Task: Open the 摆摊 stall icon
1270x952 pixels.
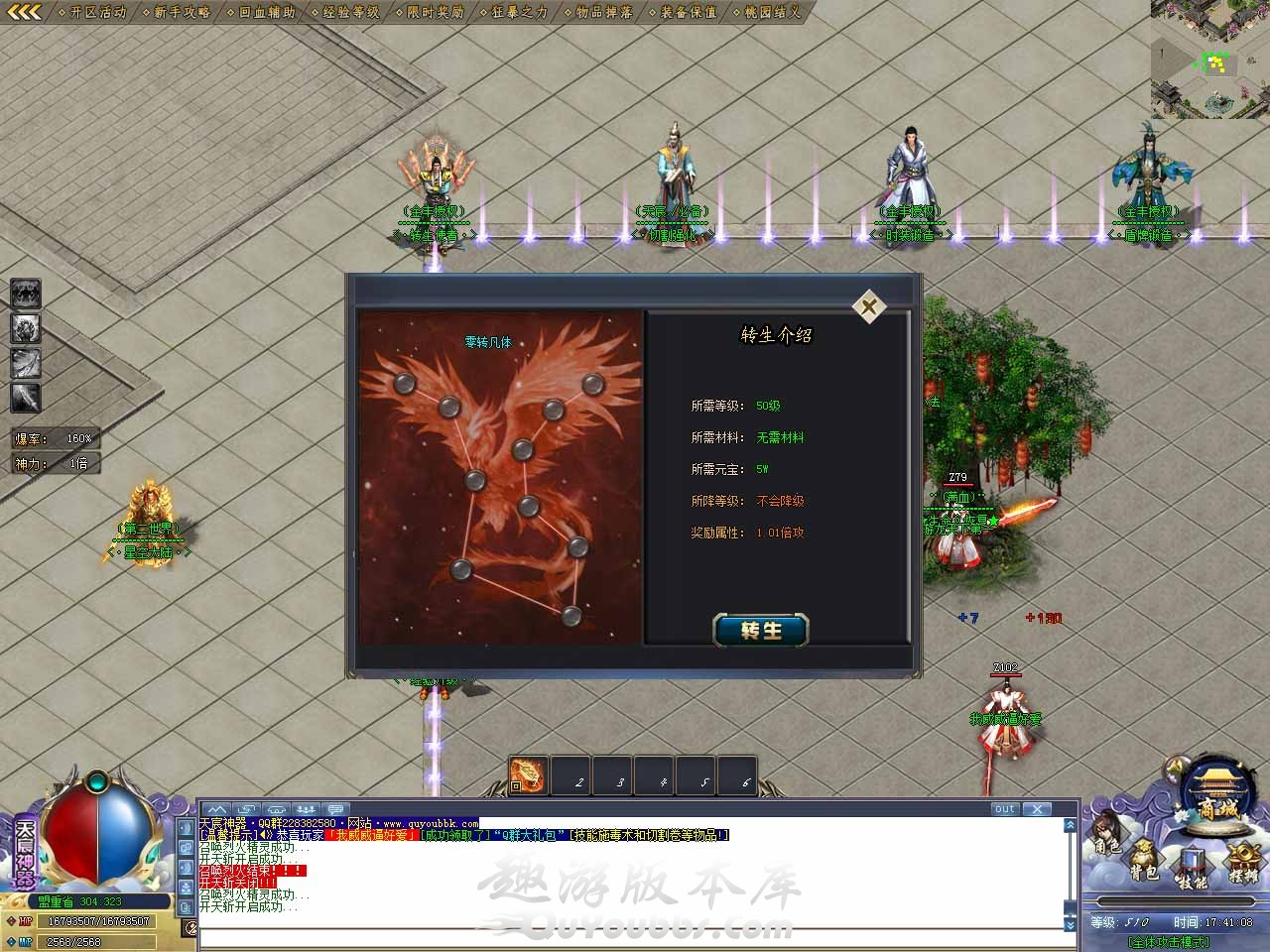Action: (x=1243, y=863)
